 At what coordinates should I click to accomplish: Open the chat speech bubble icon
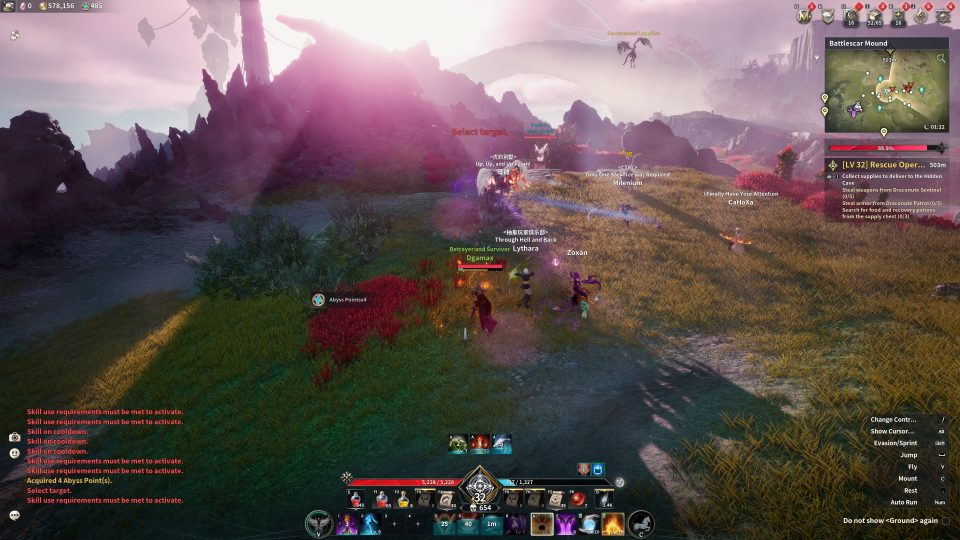tap(15, 515)
